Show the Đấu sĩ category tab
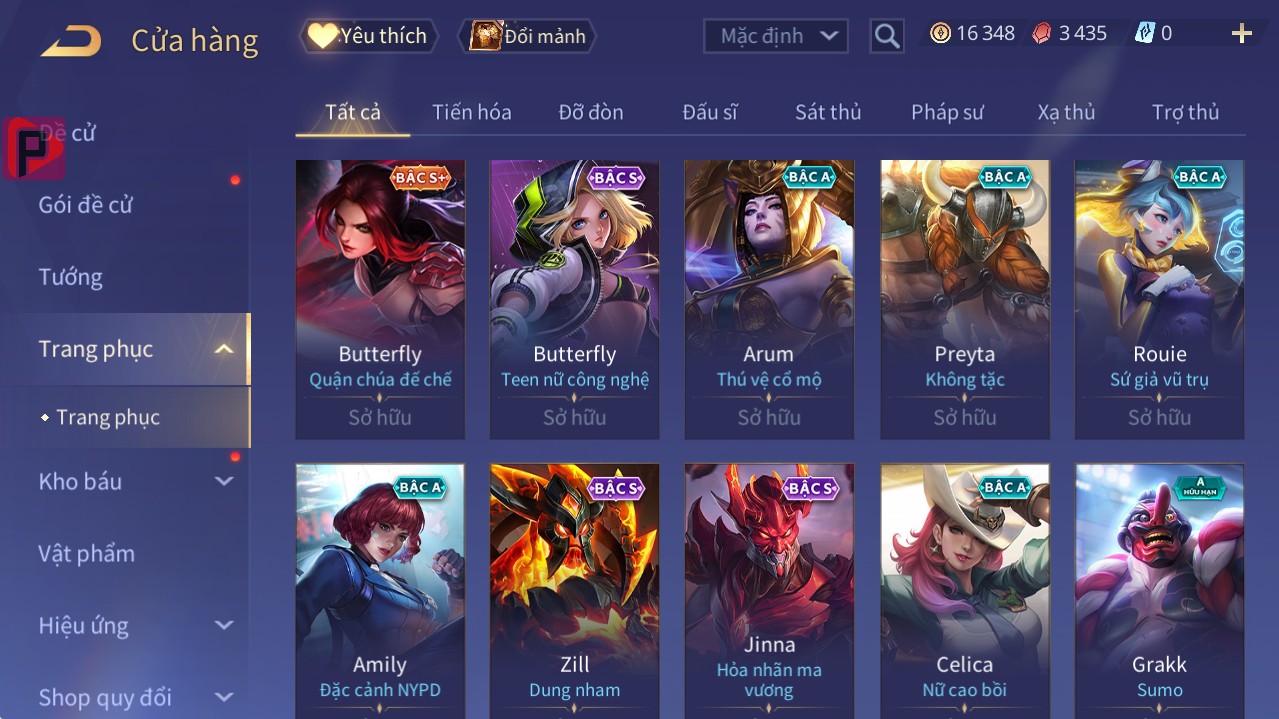This screenshot has width=1279, height=719. coord(709,112)
